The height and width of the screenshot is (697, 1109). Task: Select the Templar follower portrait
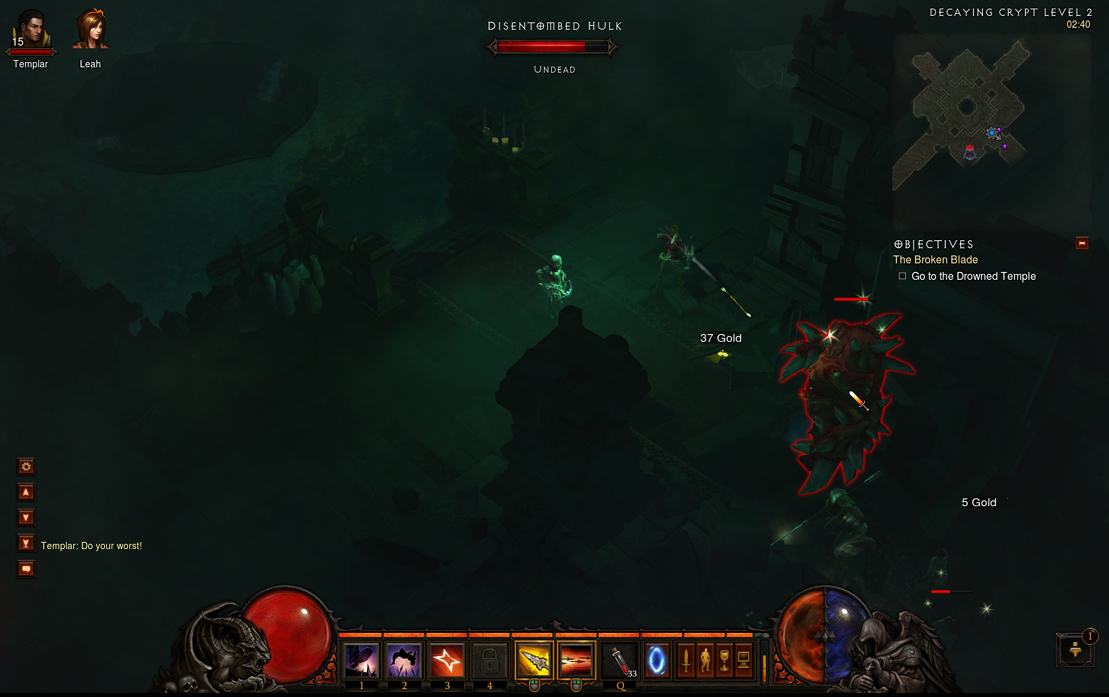coord(31,31)
